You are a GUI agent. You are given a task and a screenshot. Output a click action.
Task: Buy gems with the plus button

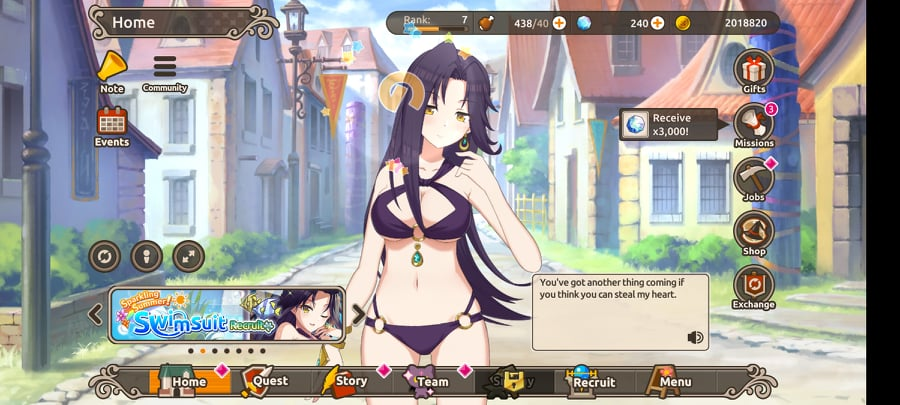(657, 23)
